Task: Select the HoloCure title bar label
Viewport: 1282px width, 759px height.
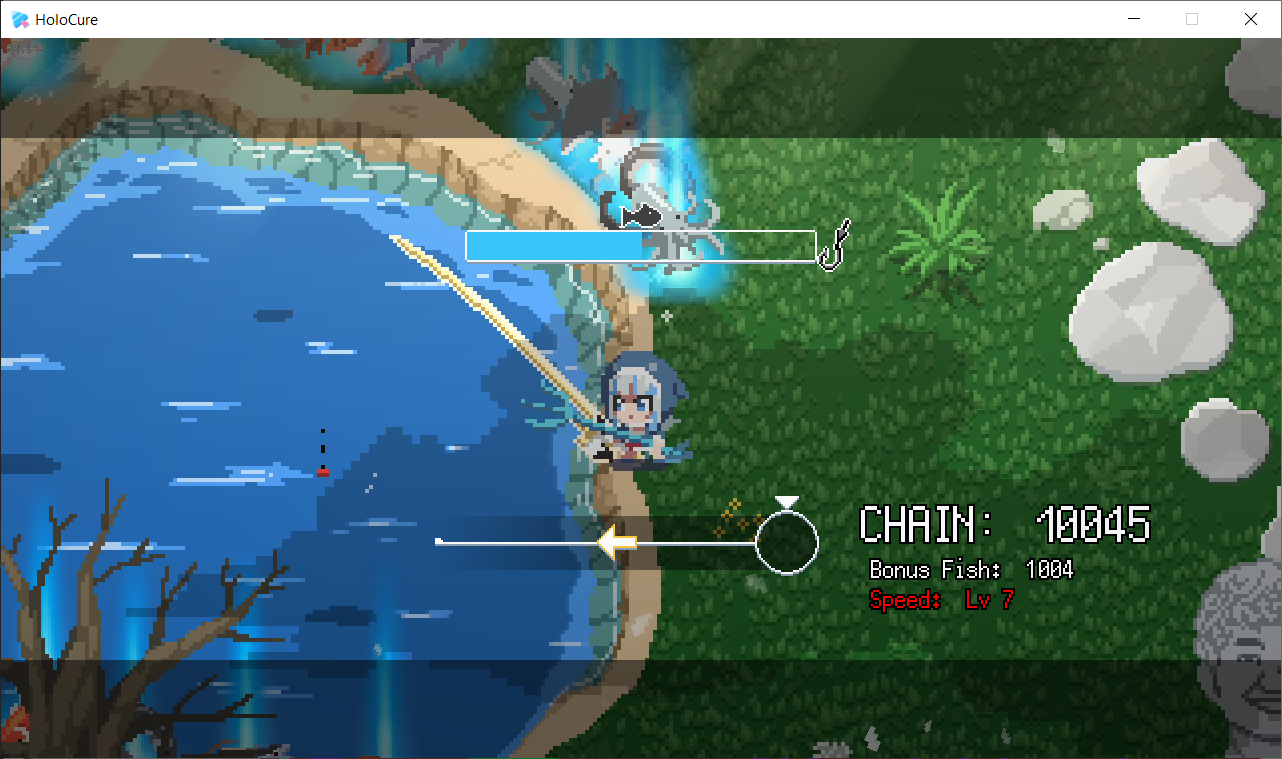Action: [x=68, y=19]
